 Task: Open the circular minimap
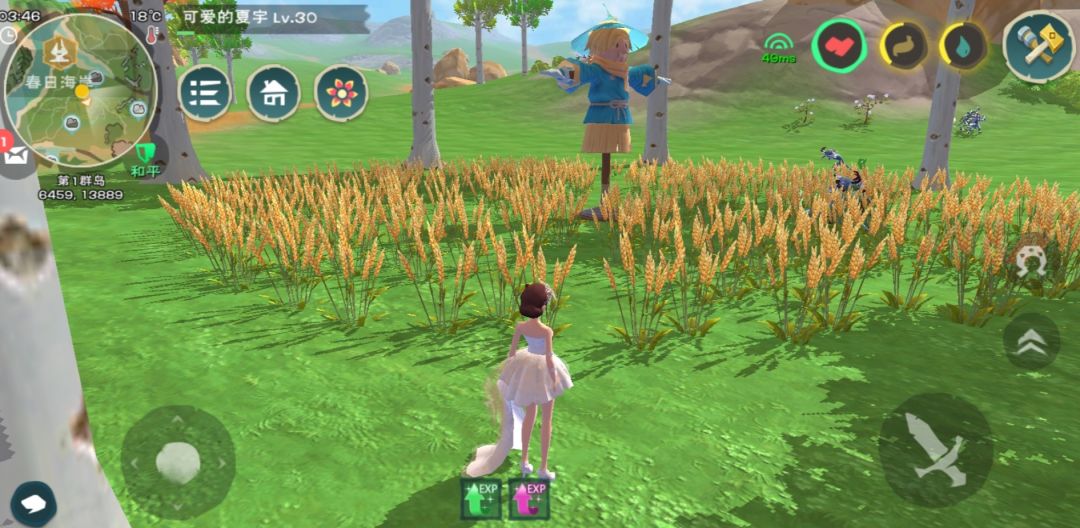click(x=80, y=89)
